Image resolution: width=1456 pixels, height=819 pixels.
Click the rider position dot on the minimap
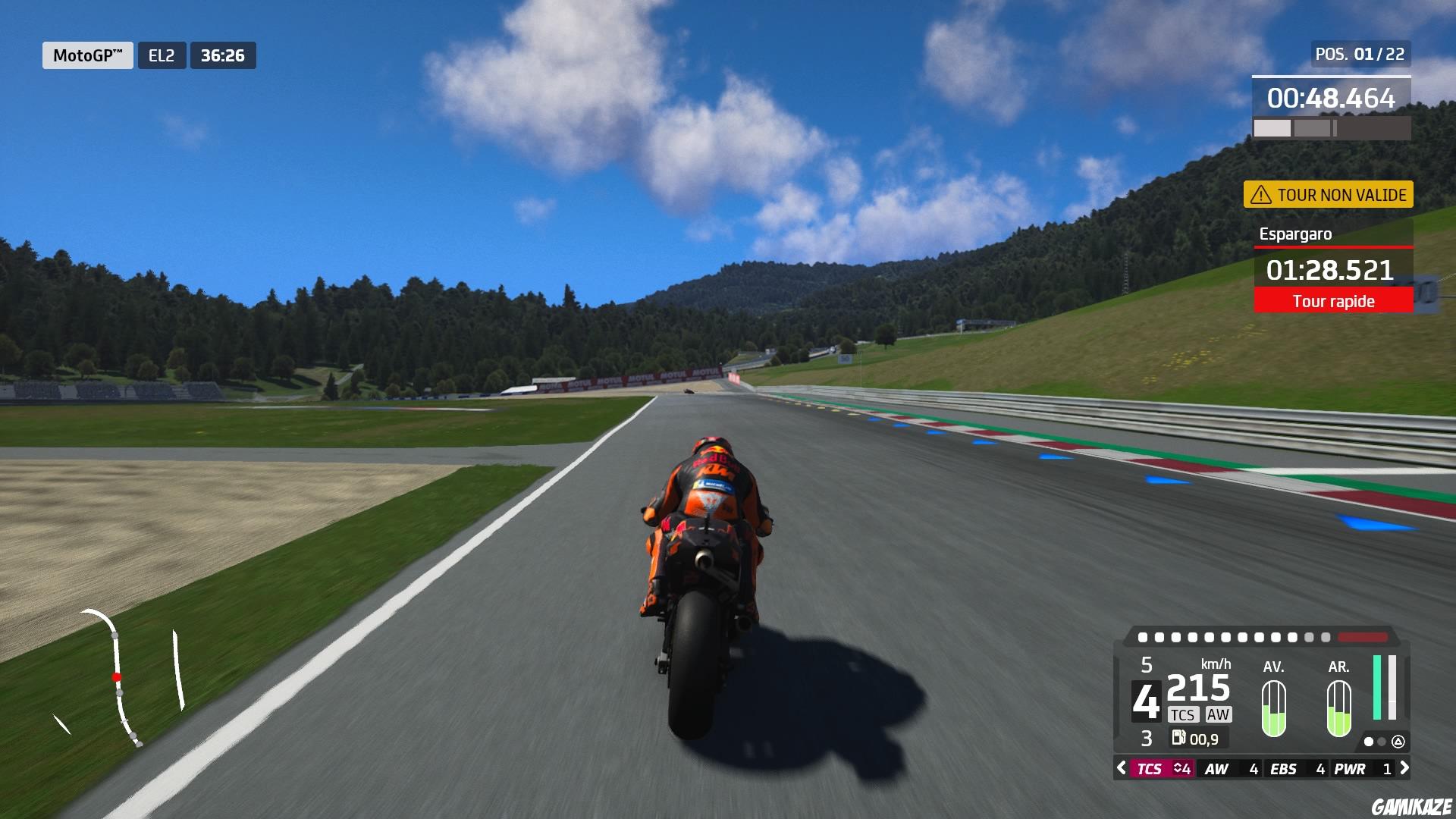[x=116, y=677]
